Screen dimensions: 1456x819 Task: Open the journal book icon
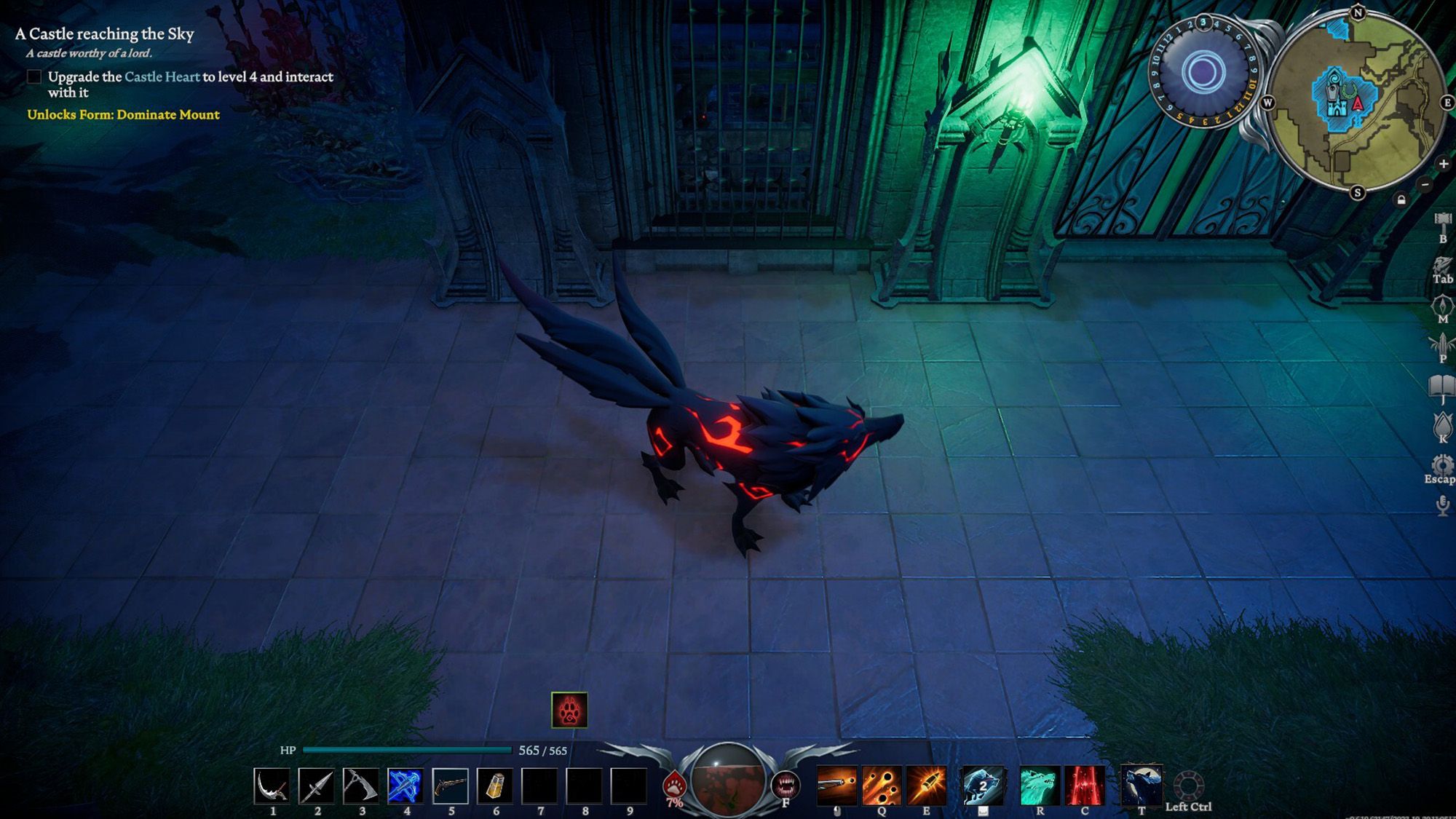[x=1442, y=386]
